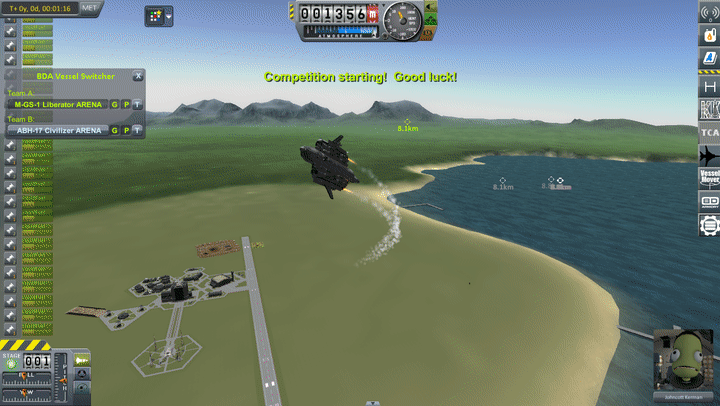Close the BDA Vessel Switcher window
Screen dimensions: 720x406
(x=138, y=75)
